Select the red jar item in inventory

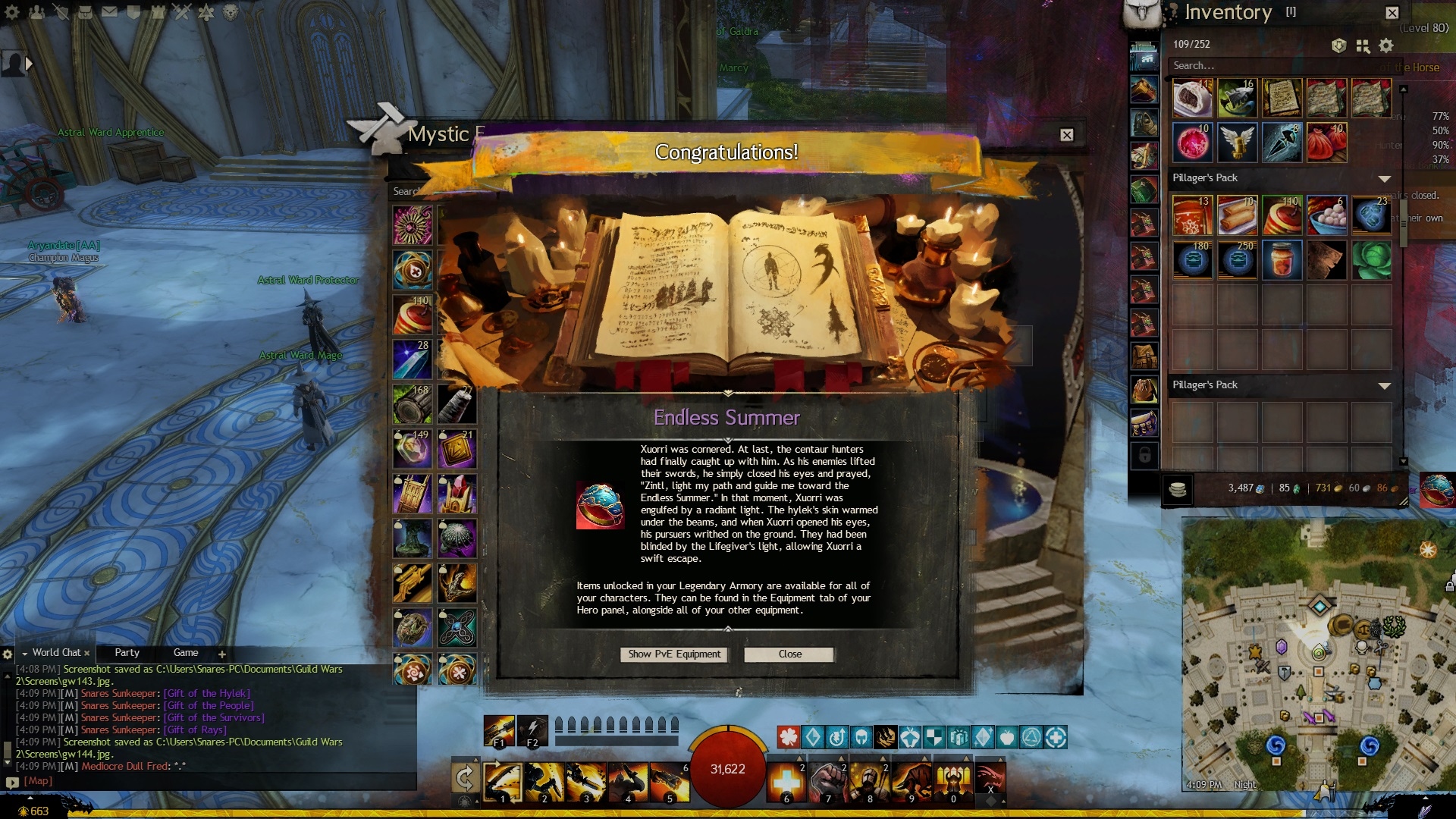(x=1282, y=260)
